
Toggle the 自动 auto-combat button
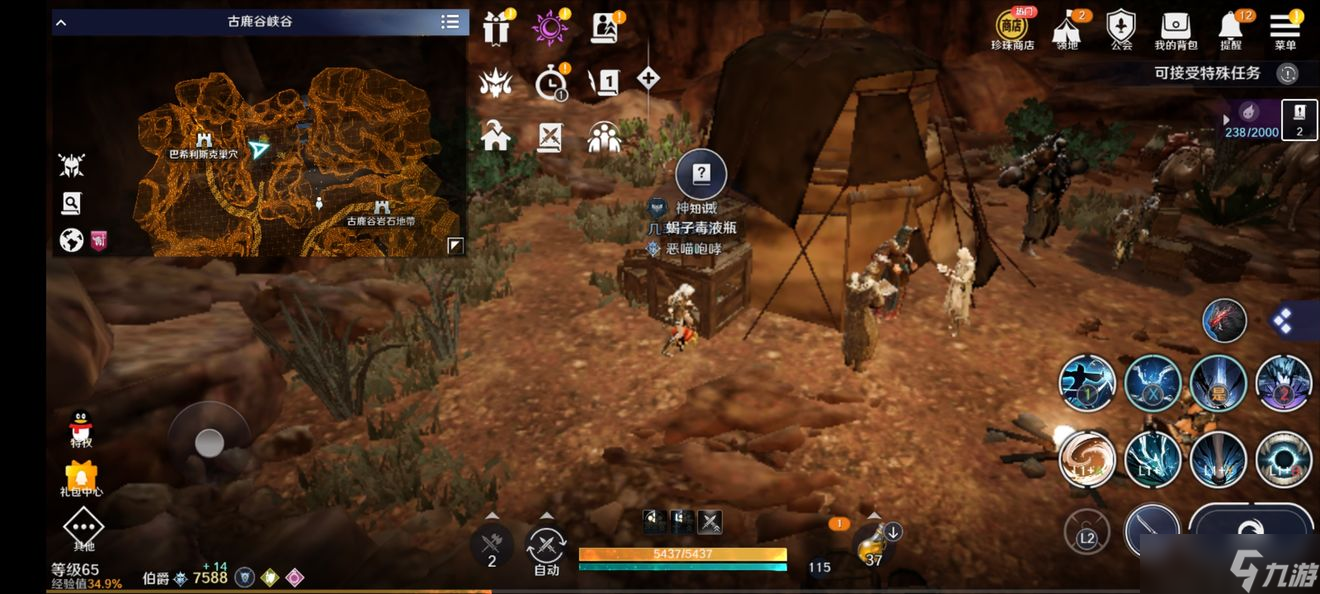click(546, 548)
